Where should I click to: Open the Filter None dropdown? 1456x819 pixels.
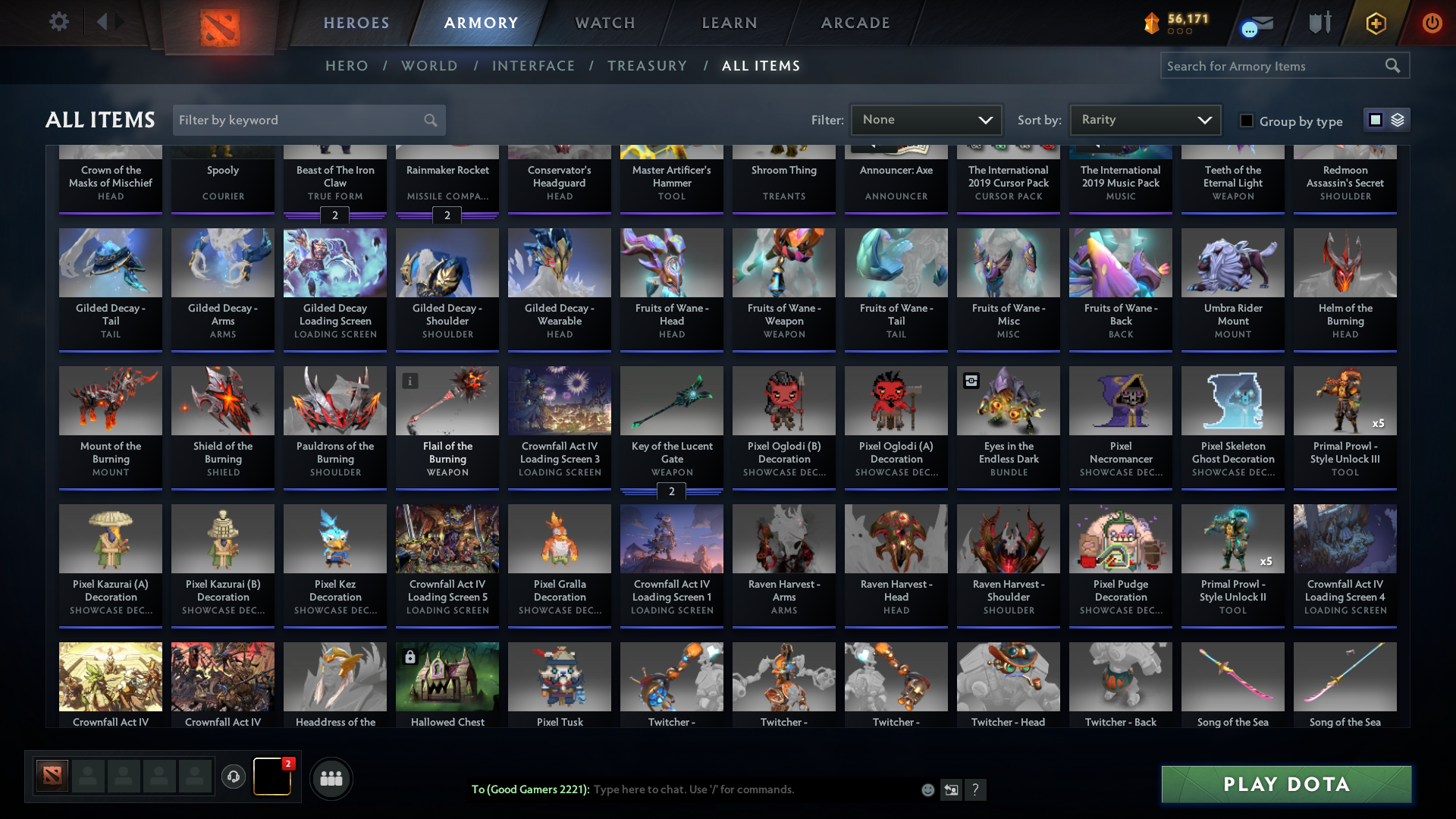pos(926,120)
